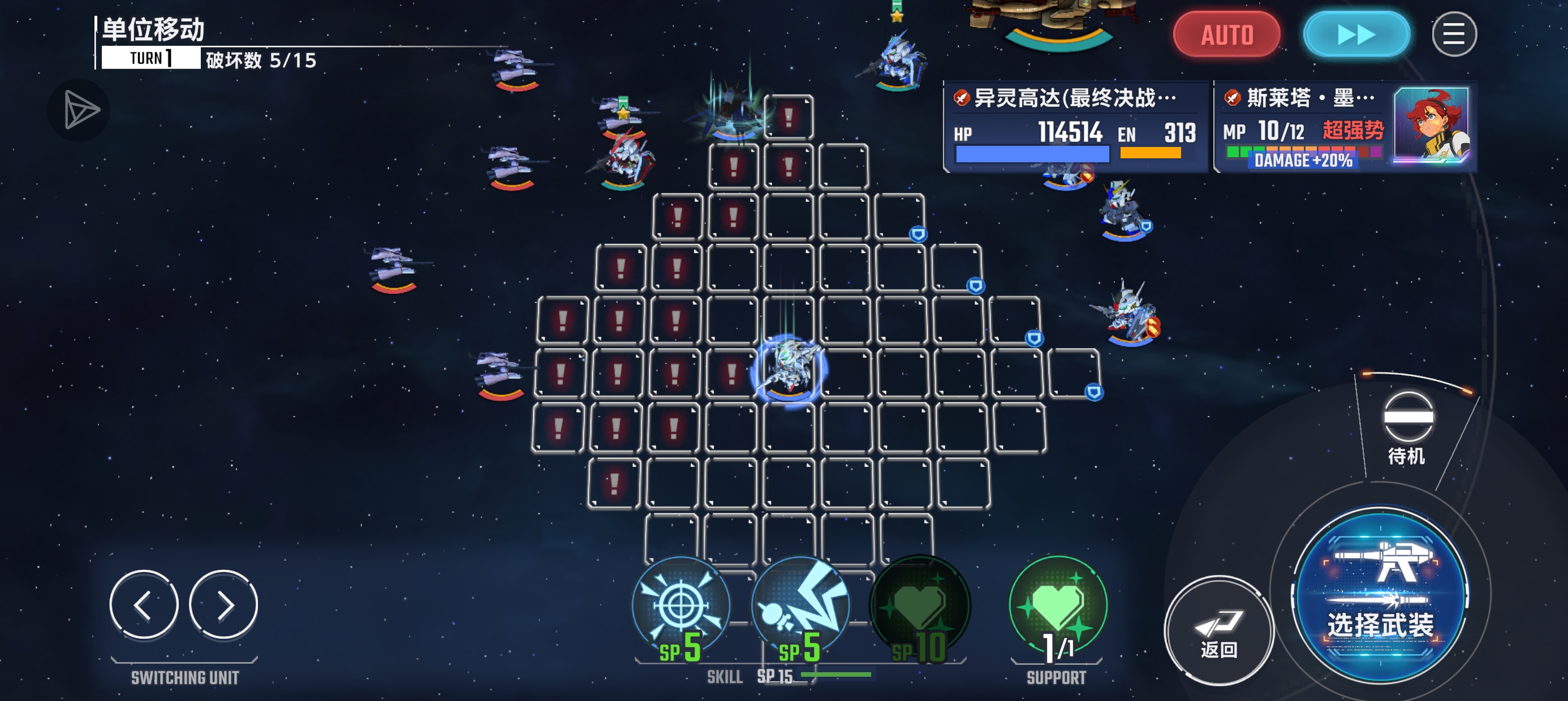Open the hamburger menu
This screenshot has width=1568, height=701.
(1454, 34)
